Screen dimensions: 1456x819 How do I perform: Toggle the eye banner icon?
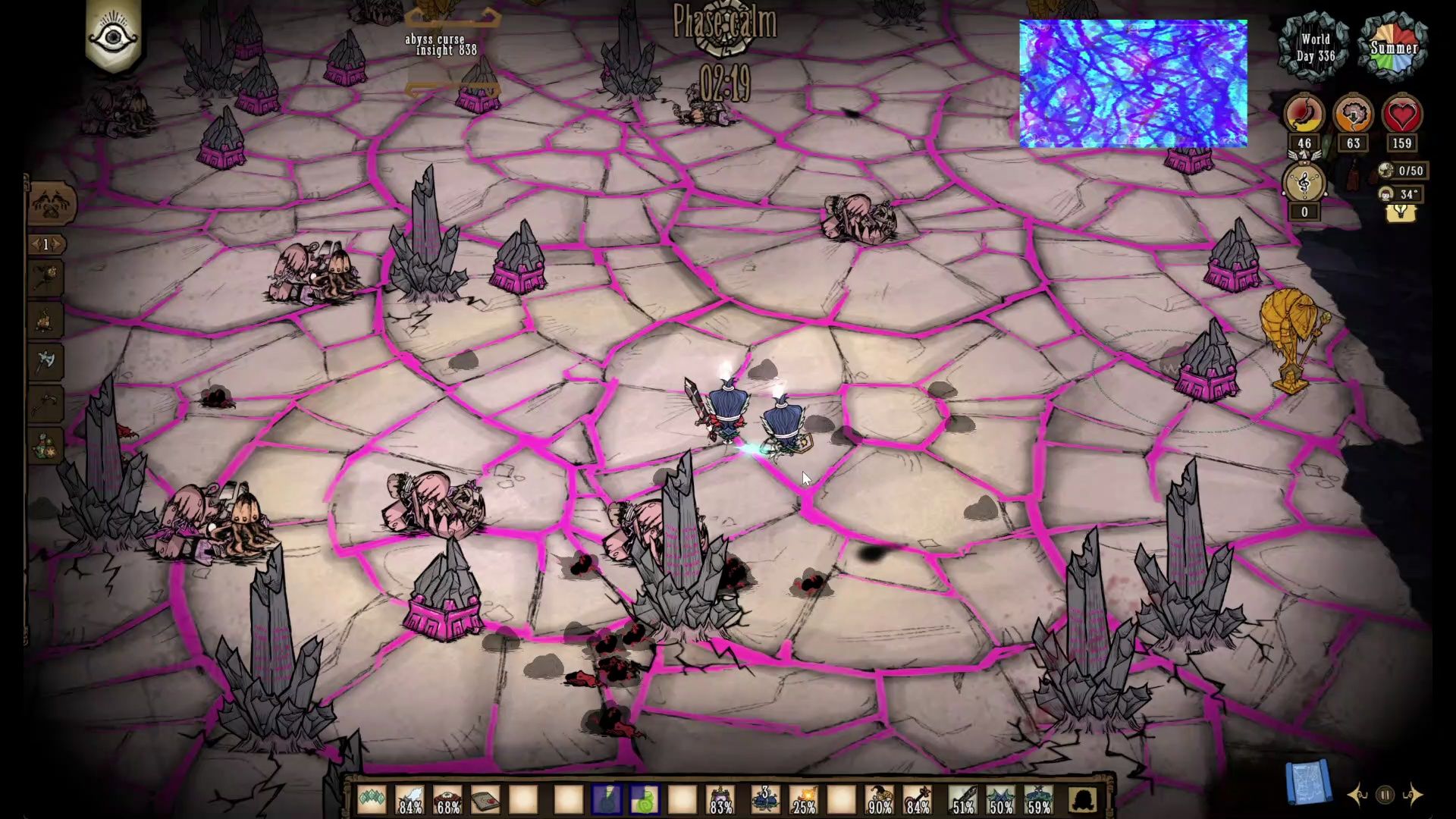pyautogui.click(x=114, y=36)
